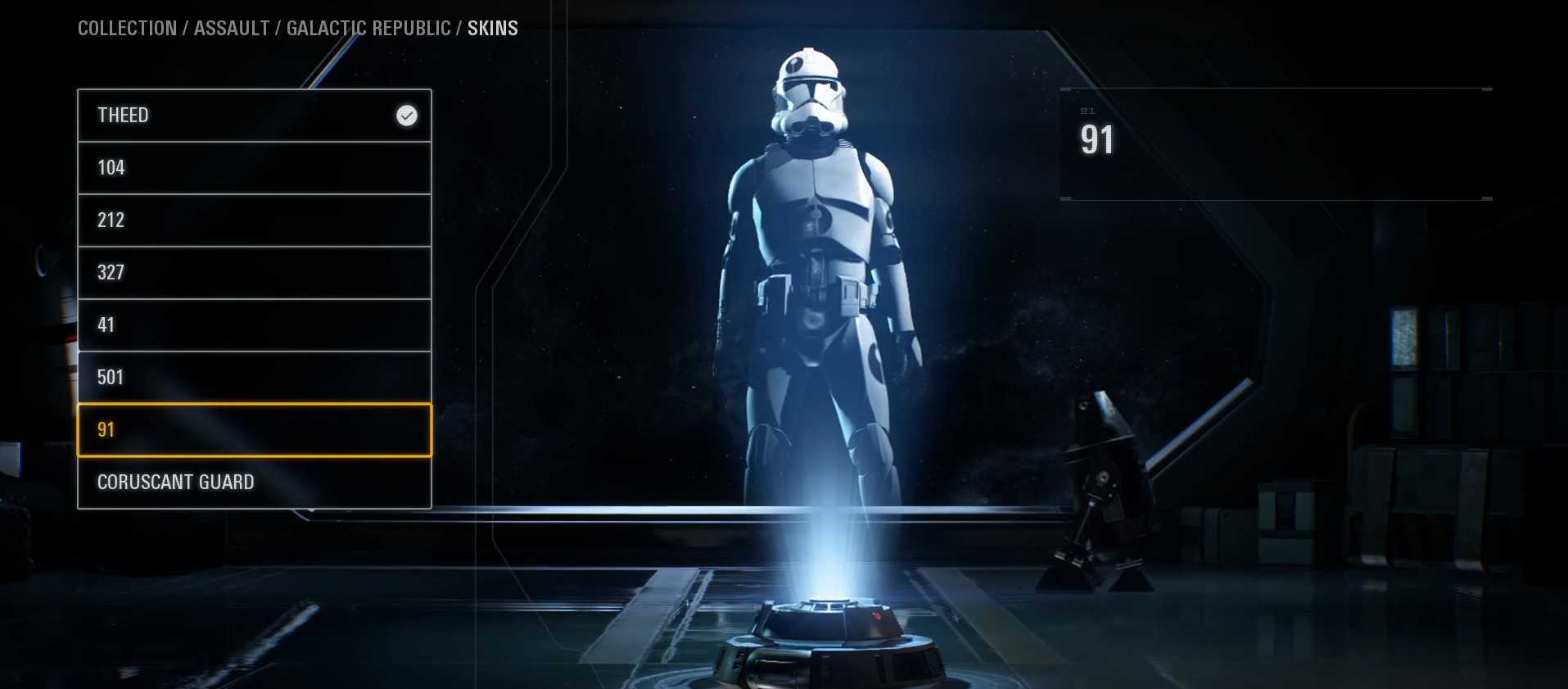Go back to Collection in breadcrumb

click(x=127, y=29)
